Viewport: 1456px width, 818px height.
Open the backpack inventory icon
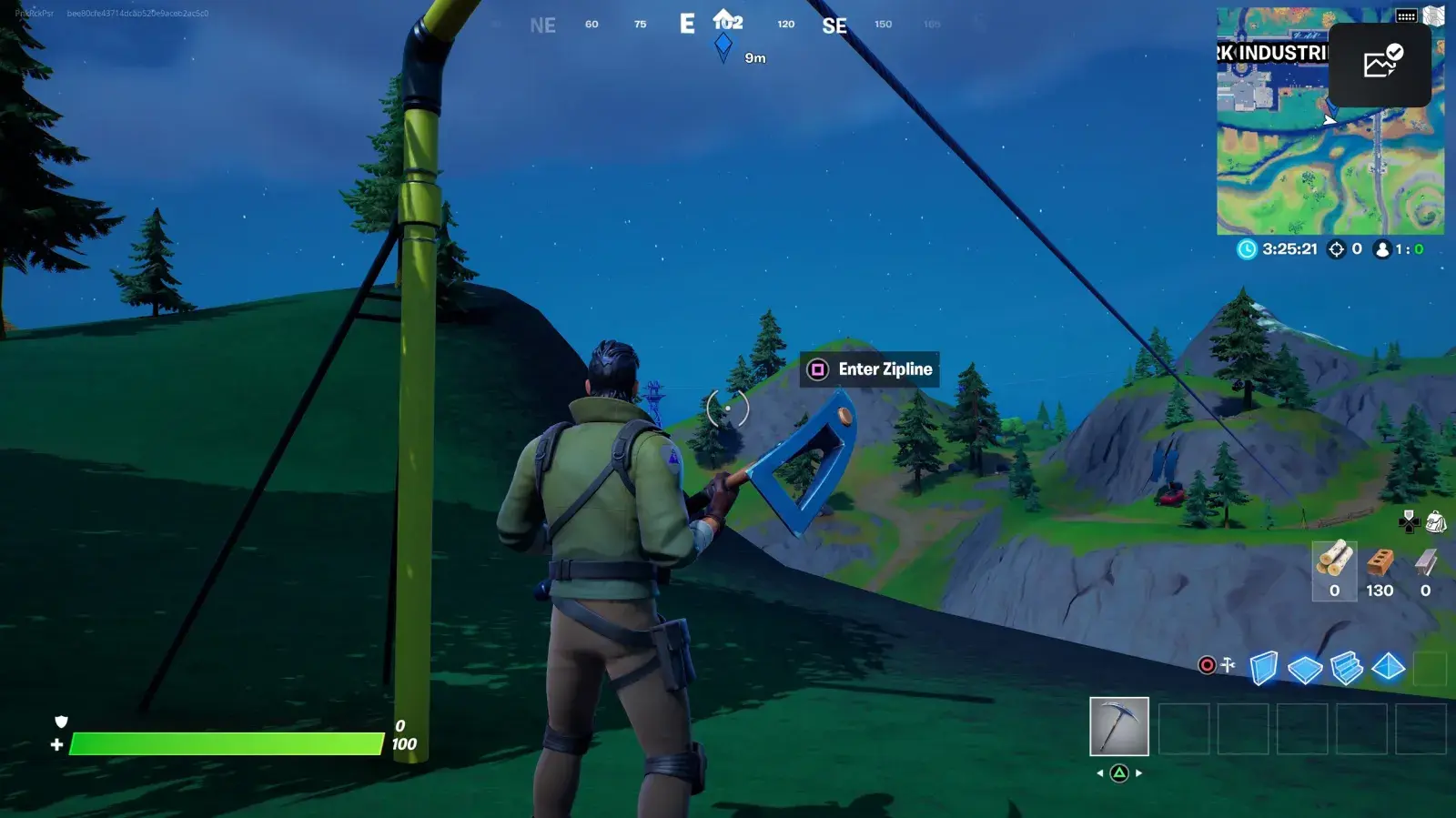pos(1436,521)
